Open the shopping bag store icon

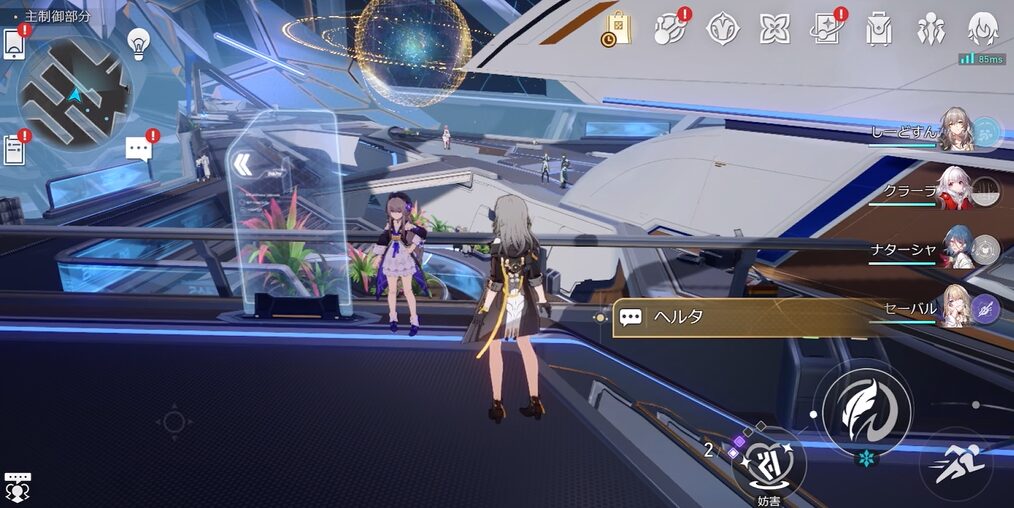[x=617, y=29]
